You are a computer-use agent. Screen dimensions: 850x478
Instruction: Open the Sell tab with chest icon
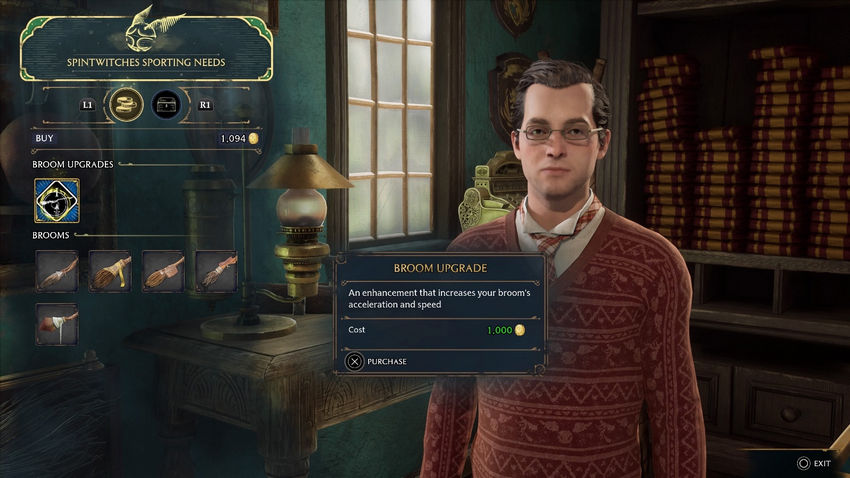(167, 103)
